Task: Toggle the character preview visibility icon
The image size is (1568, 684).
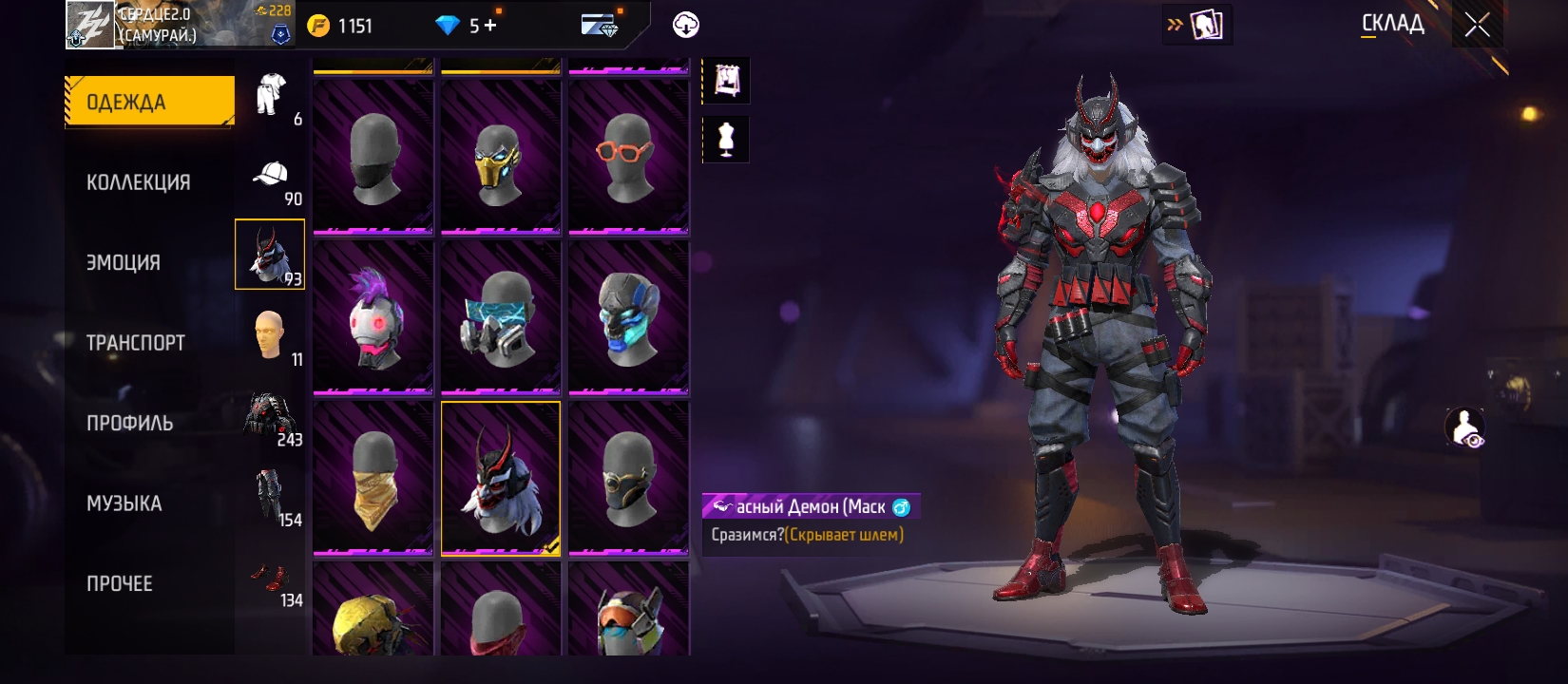Action: 1464,427
